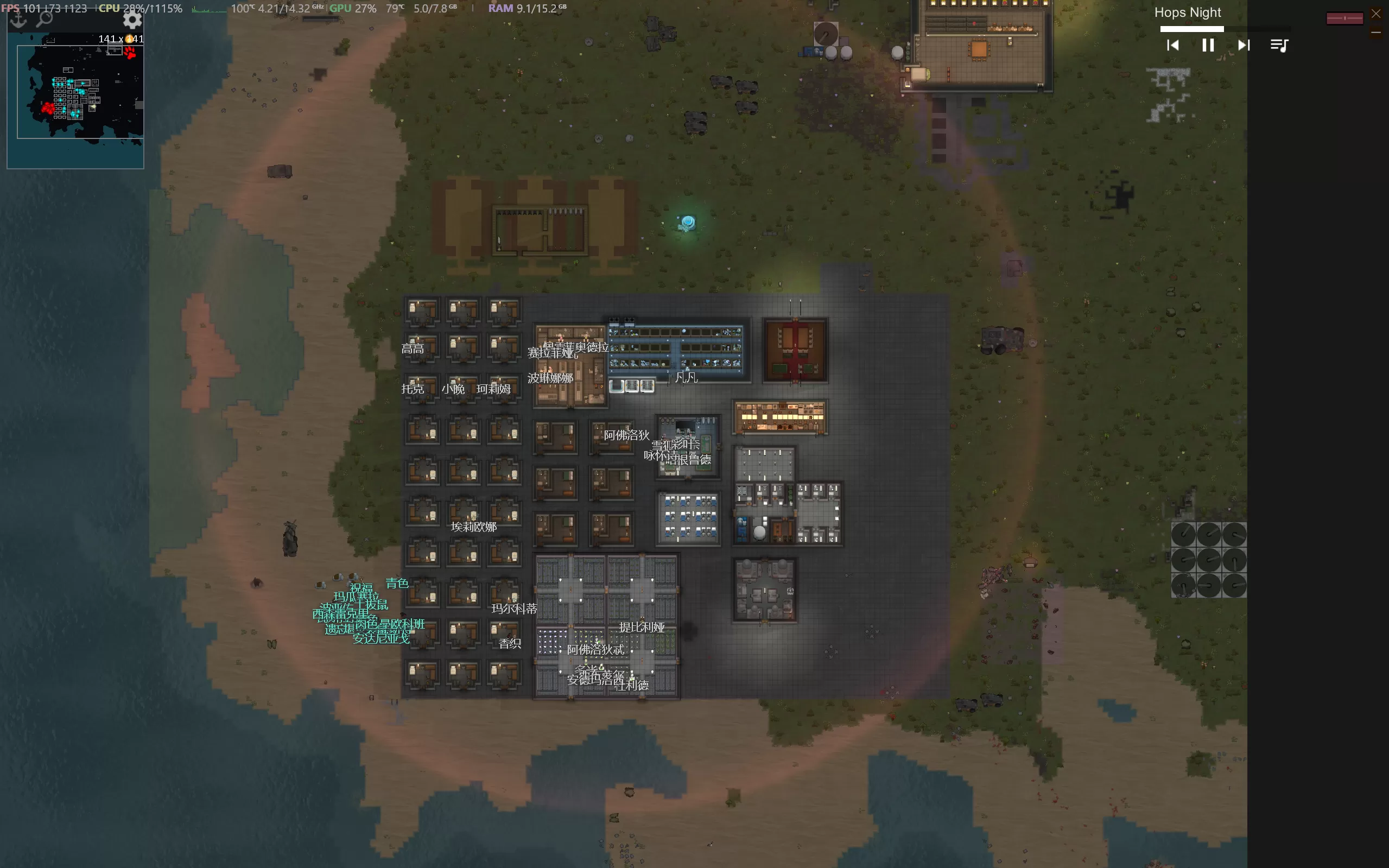Screen dimensions: 1389x868
Task: Open the music playlist queue
Action: coord(1279,46)
